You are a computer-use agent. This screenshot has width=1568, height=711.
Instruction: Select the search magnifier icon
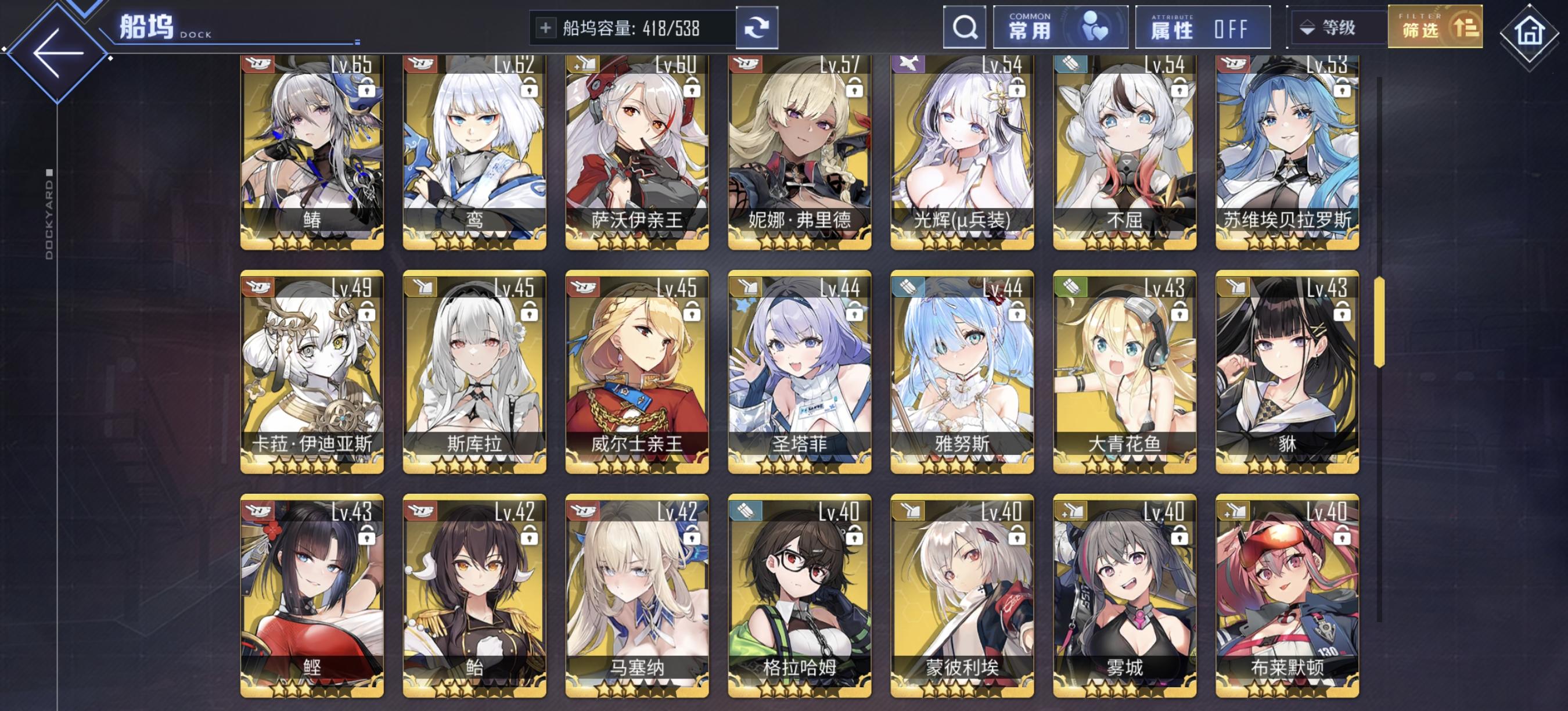point(966,27)
